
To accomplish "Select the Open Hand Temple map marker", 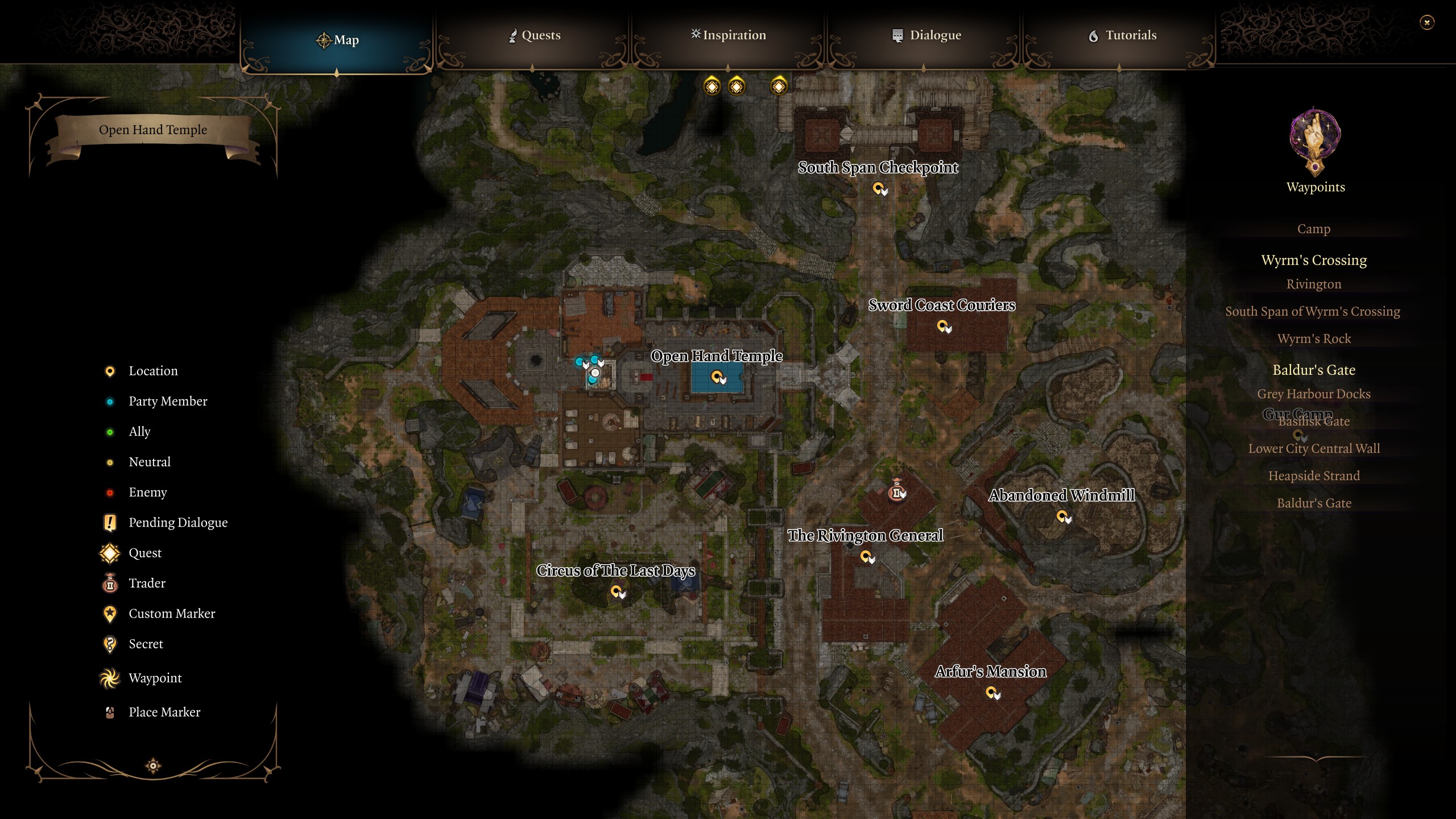I will coord(718,376).
